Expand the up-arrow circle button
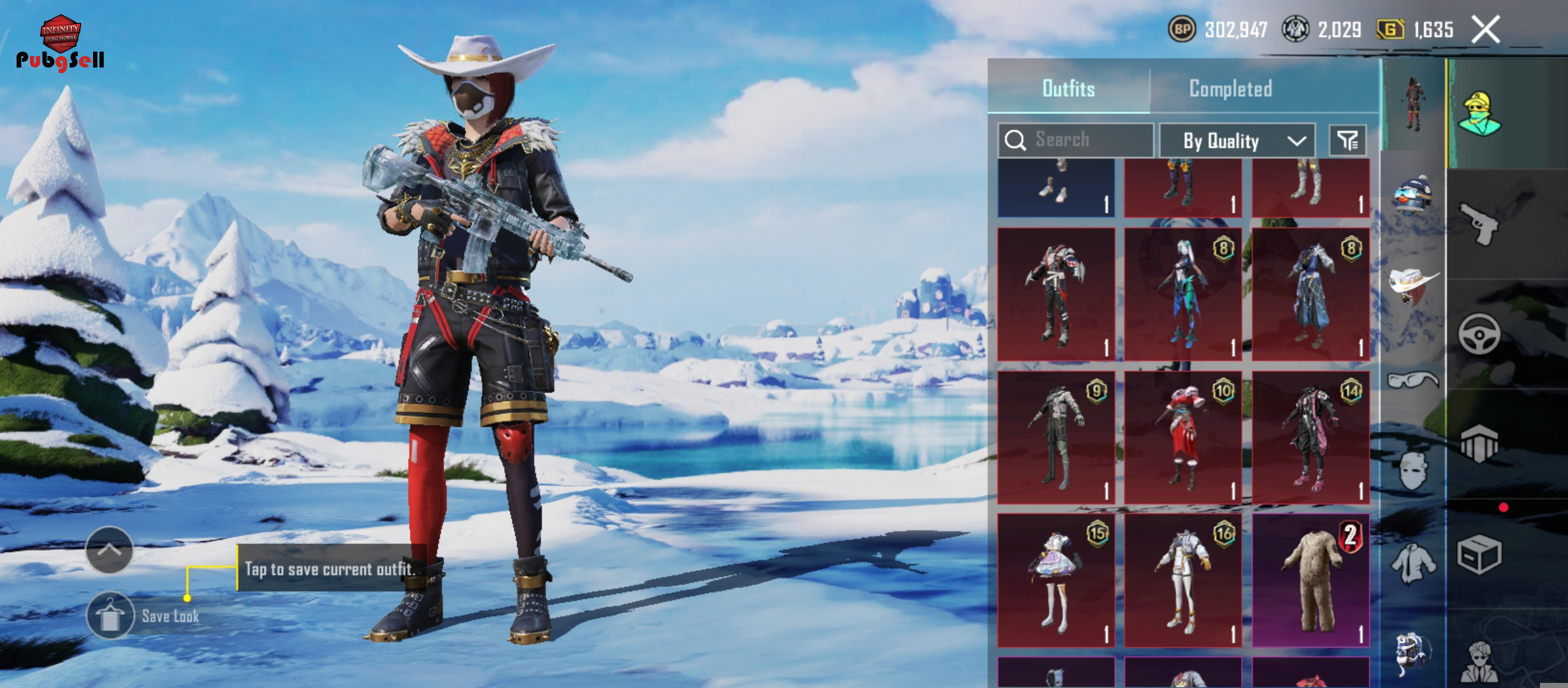The image size is (1568, 688). coord(109,550)
